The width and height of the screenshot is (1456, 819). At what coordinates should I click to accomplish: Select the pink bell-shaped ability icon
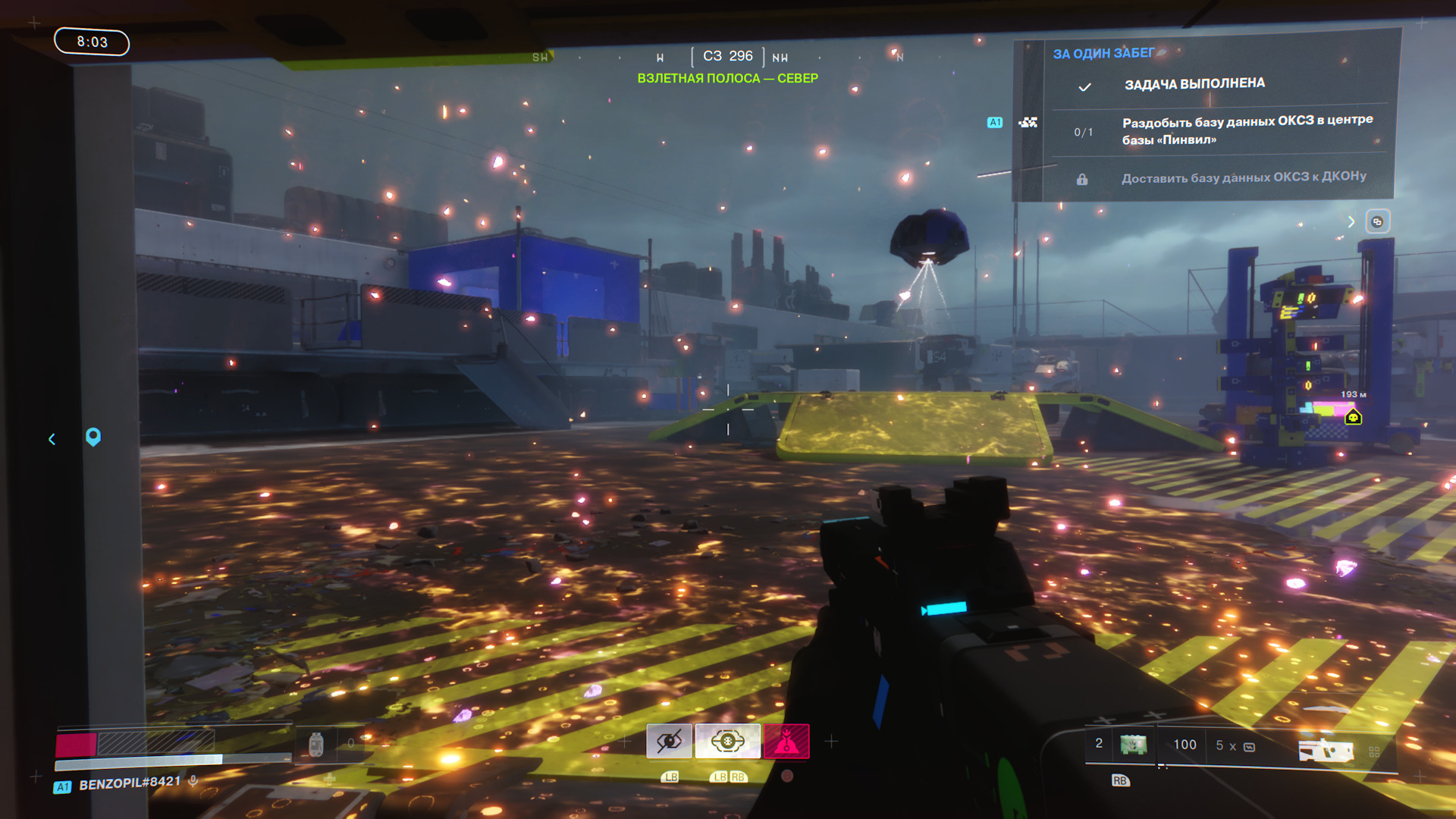click(786, 741)
